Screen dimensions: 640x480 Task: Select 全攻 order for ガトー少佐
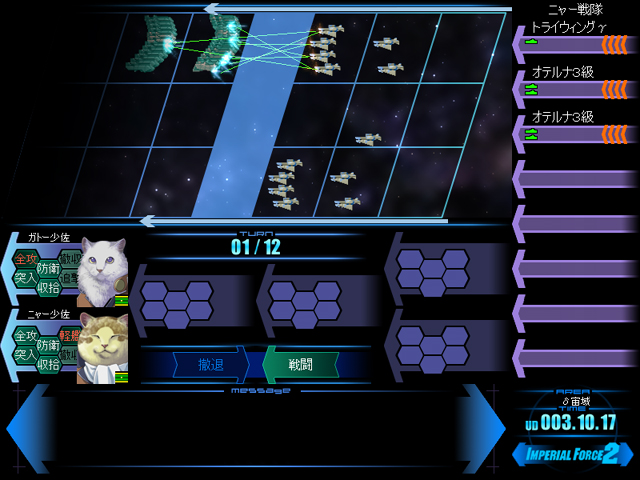click(x=26, y=259)
